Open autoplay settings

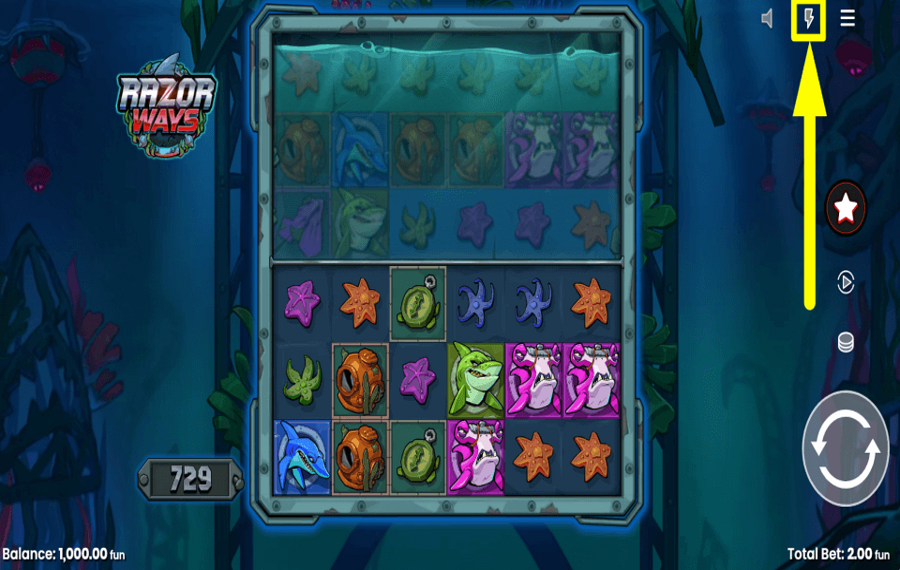click(x=846, y=283)
